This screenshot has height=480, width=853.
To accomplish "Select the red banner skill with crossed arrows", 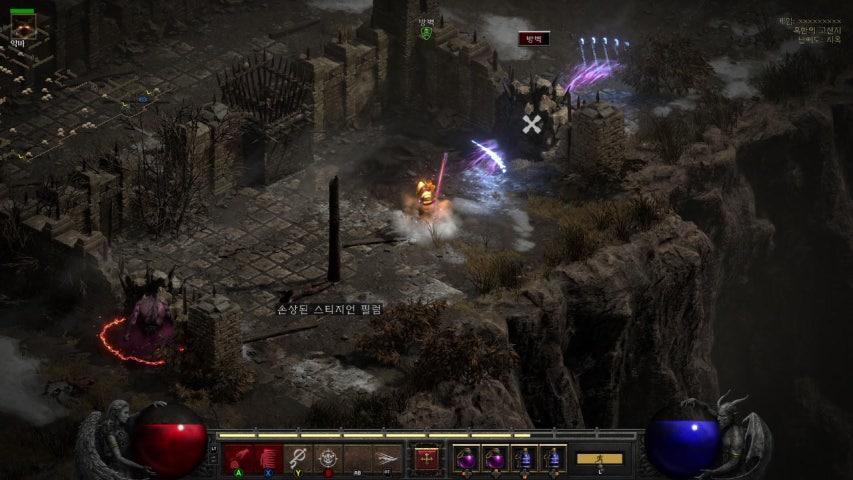I will click(427, 459).
